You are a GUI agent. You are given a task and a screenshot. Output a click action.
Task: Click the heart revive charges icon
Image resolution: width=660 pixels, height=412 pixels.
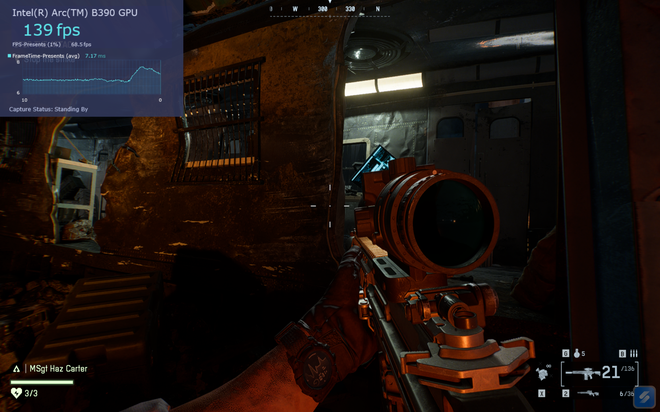coord(16,393)
